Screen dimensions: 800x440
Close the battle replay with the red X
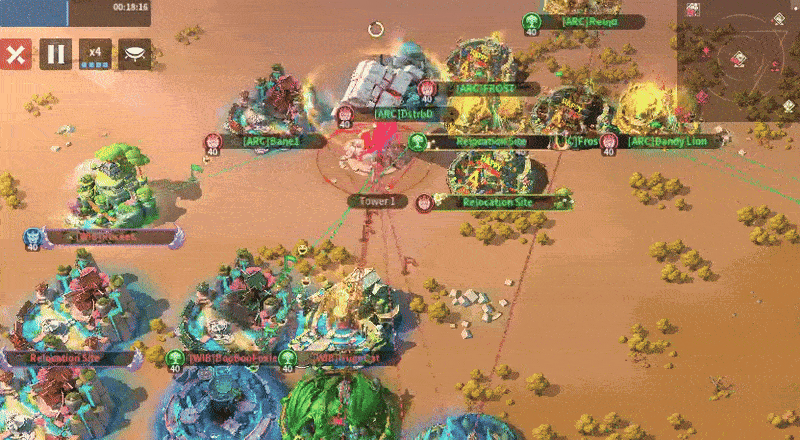(x=15, y=54)
